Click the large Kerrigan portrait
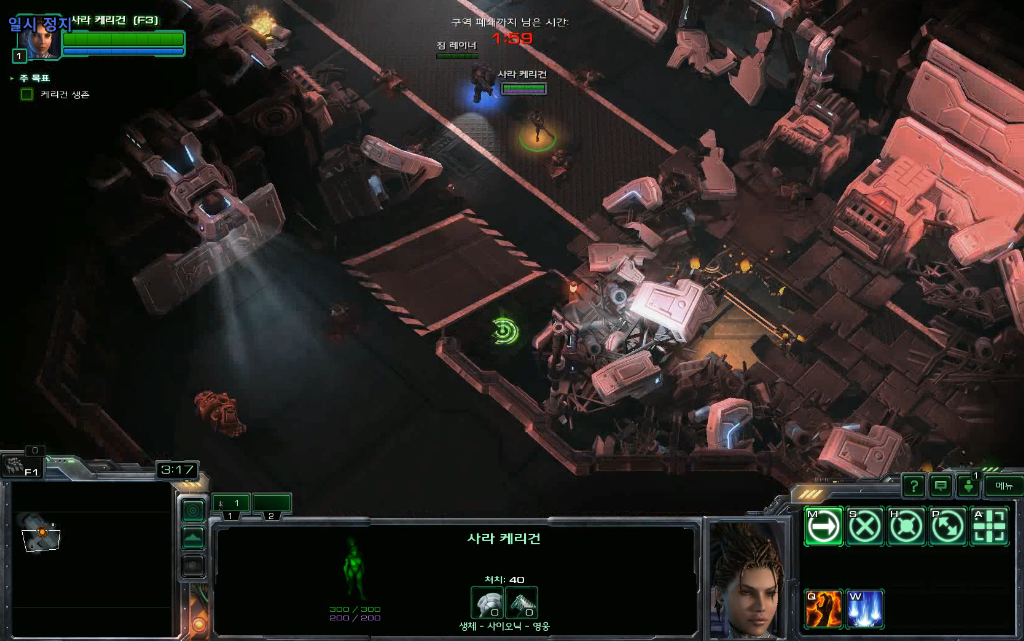The height and width of the screenshot is (641, 1024). 747,578
